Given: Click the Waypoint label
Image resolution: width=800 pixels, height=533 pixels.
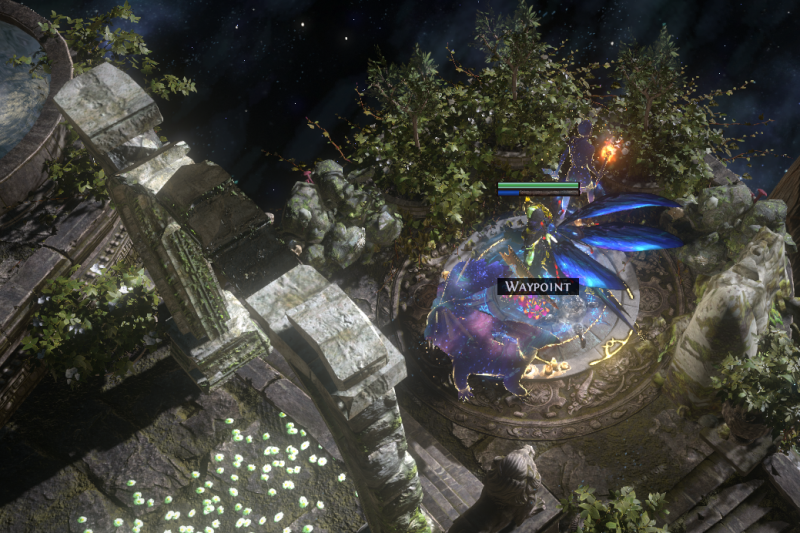Looking at the screenshot, I should [538, 286].
